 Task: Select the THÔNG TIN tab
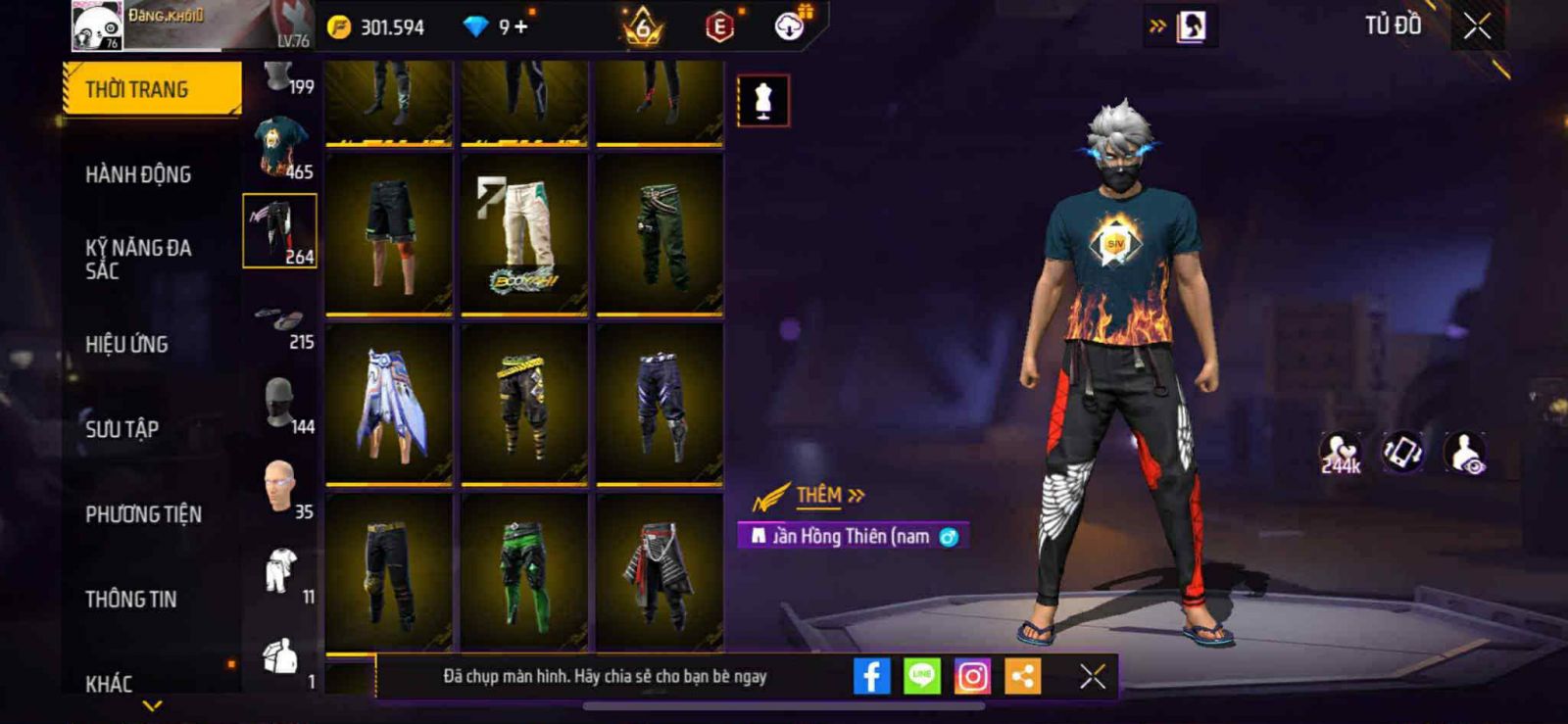[x=130, y=600]
